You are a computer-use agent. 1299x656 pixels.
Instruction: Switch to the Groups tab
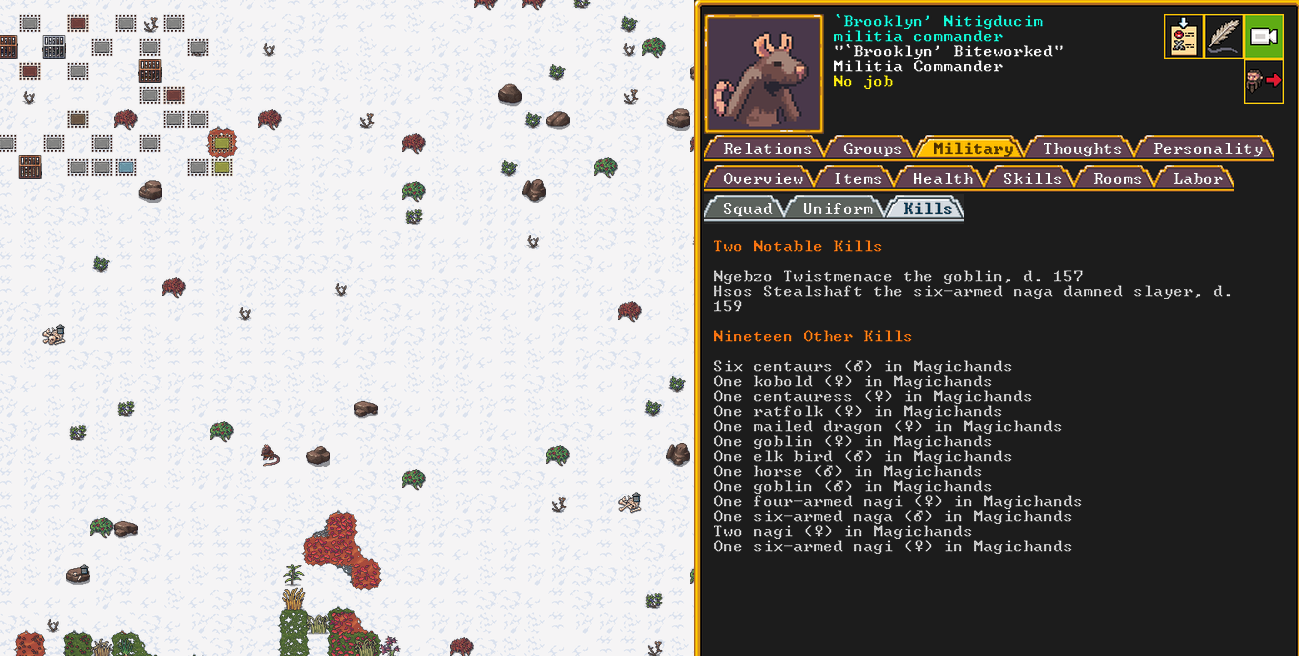click(x=872, y=148)
